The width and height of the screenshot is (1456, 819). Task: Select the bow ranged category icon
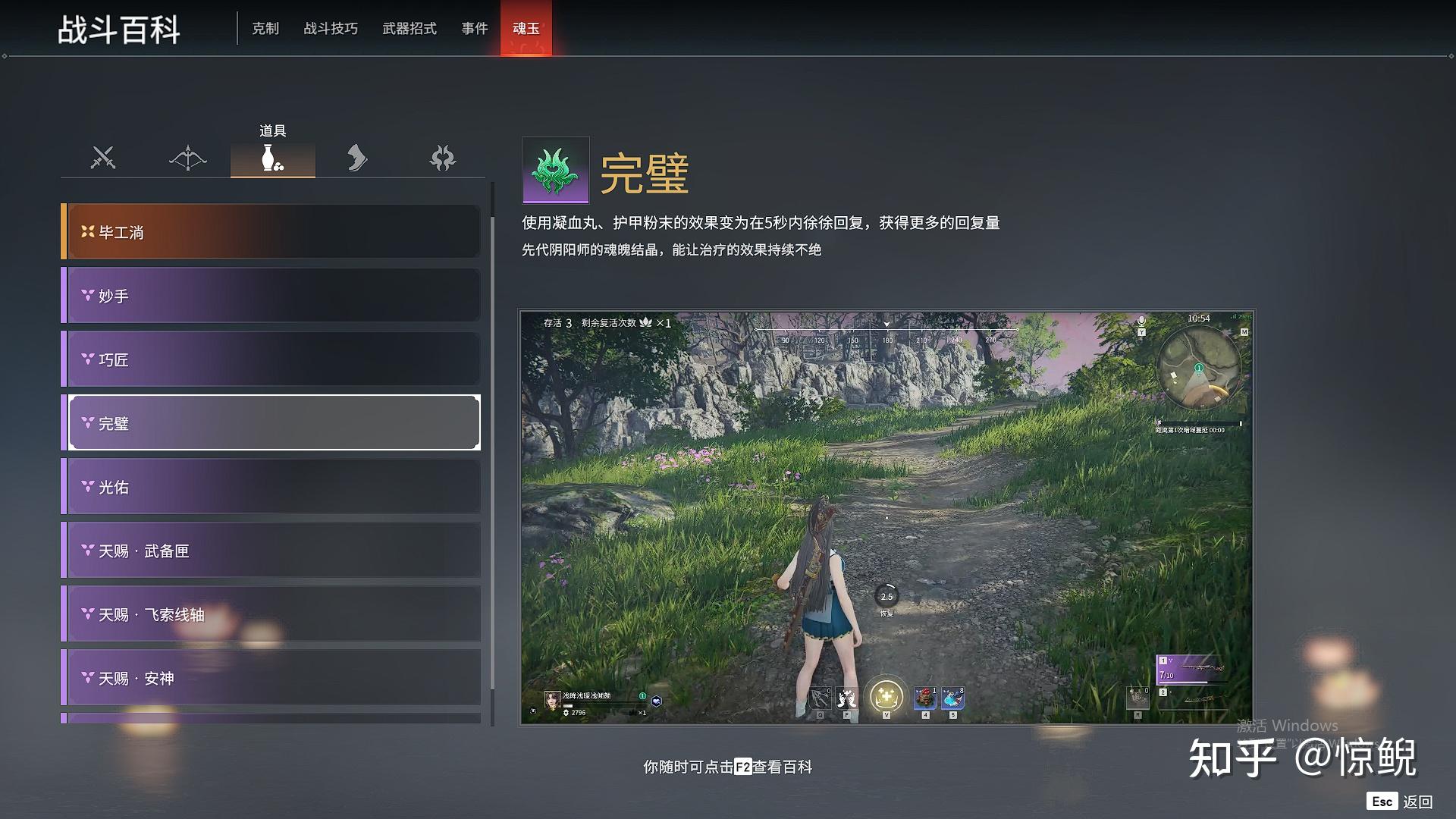pos(188,158)
